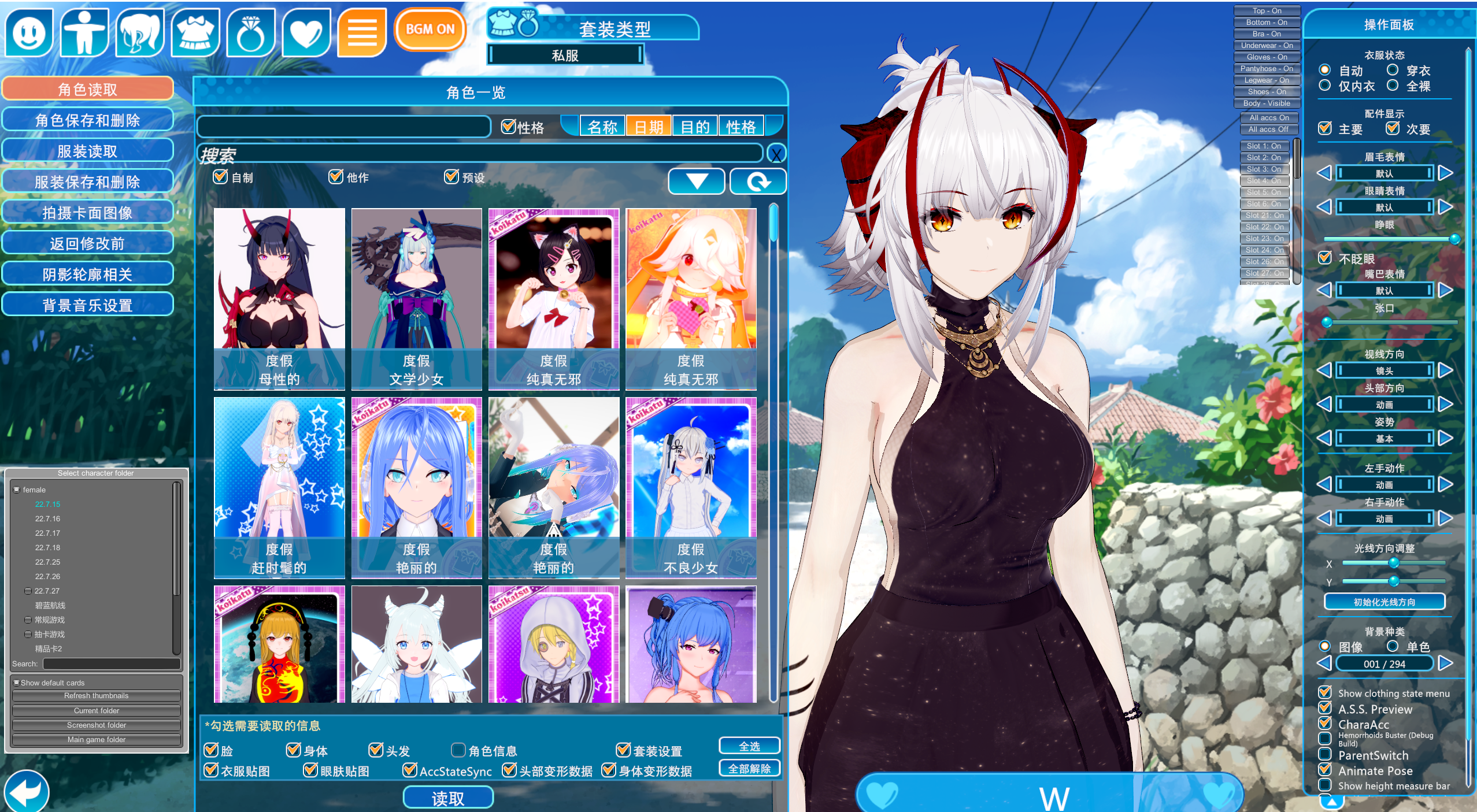
Task: Select the 全裸 clothing state radio button
Action: tap(1394, 86)
